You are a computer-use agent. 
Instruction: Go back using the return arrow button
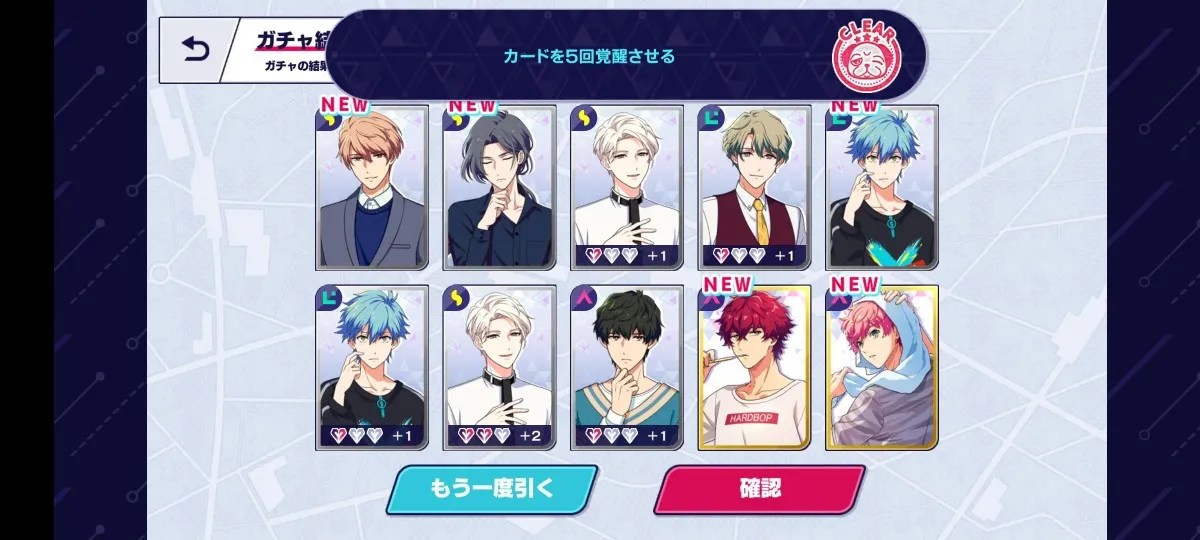pos(194,50)
